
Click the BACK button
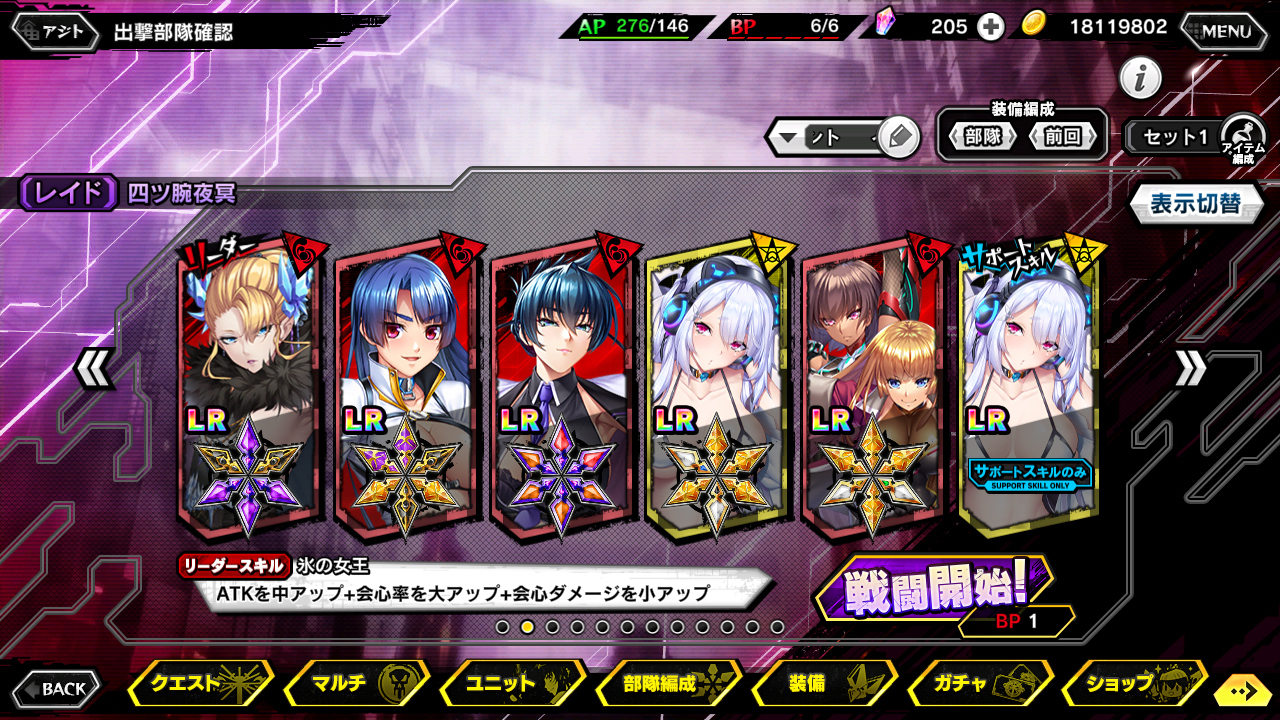[x=57, y=688]
